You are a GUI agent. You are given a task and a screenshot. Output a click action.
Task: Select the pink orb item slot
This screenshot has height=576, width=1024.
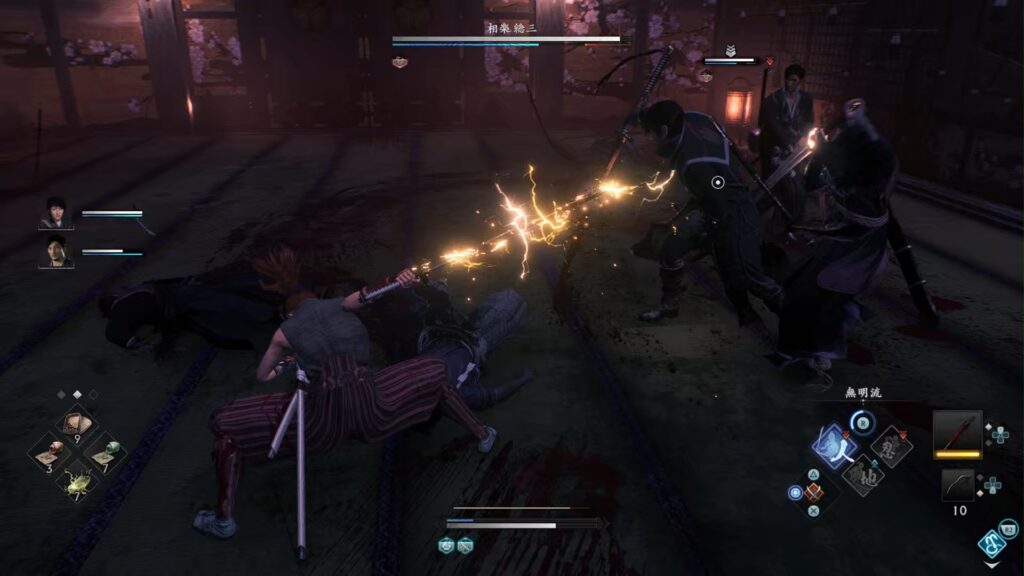tap(48, 453)
